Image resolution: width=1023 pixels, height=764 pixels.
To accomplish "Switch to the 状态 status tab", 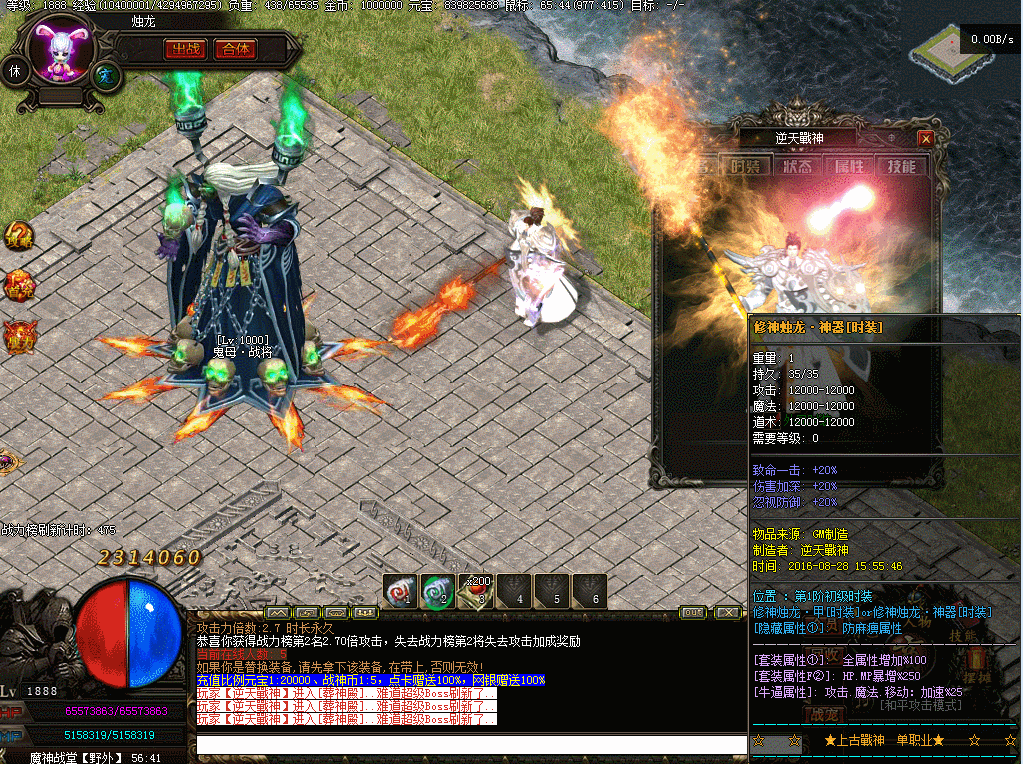I will pos(796,166).
